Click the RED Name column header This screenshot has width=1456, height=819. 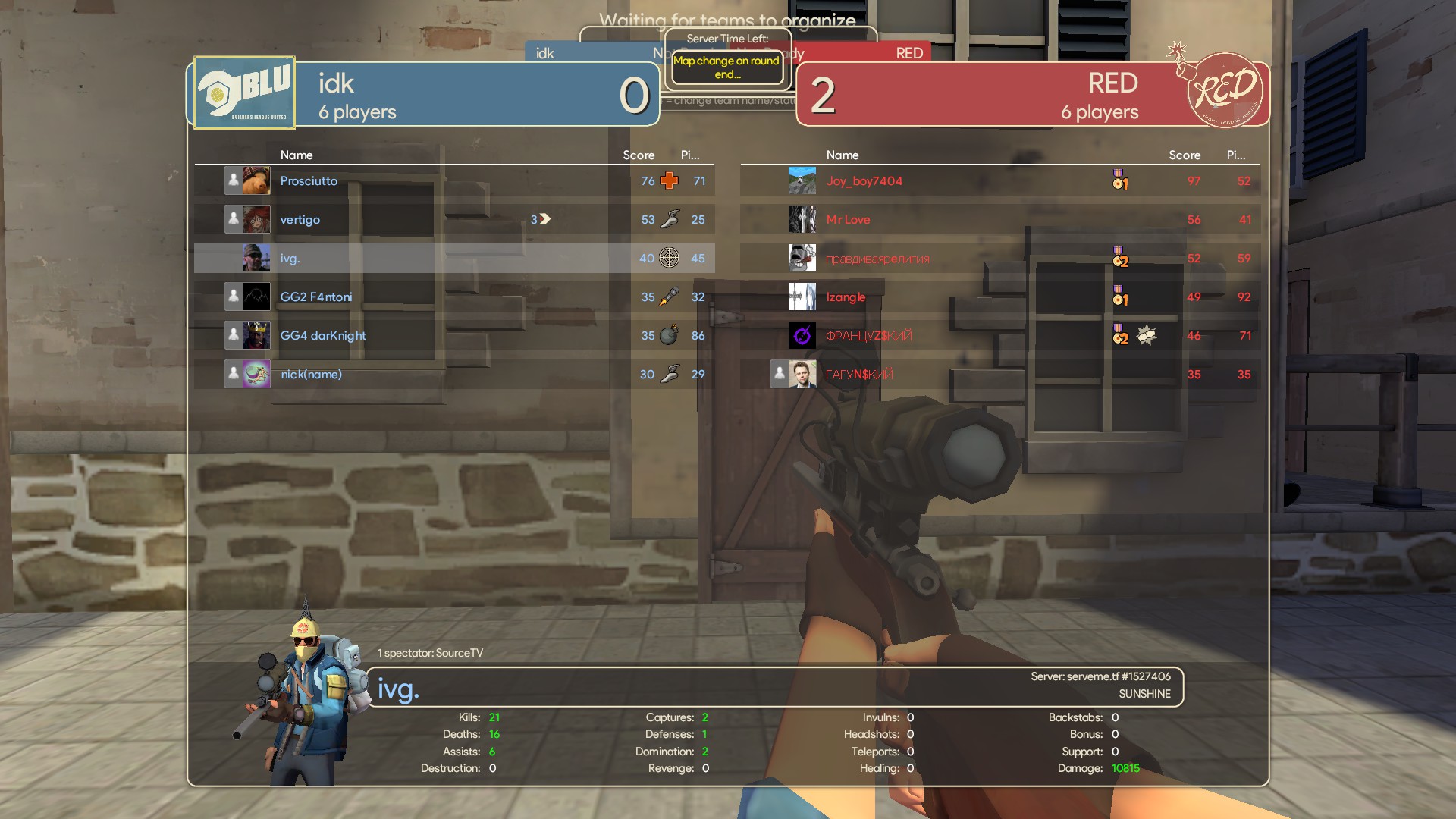[842, 155]
